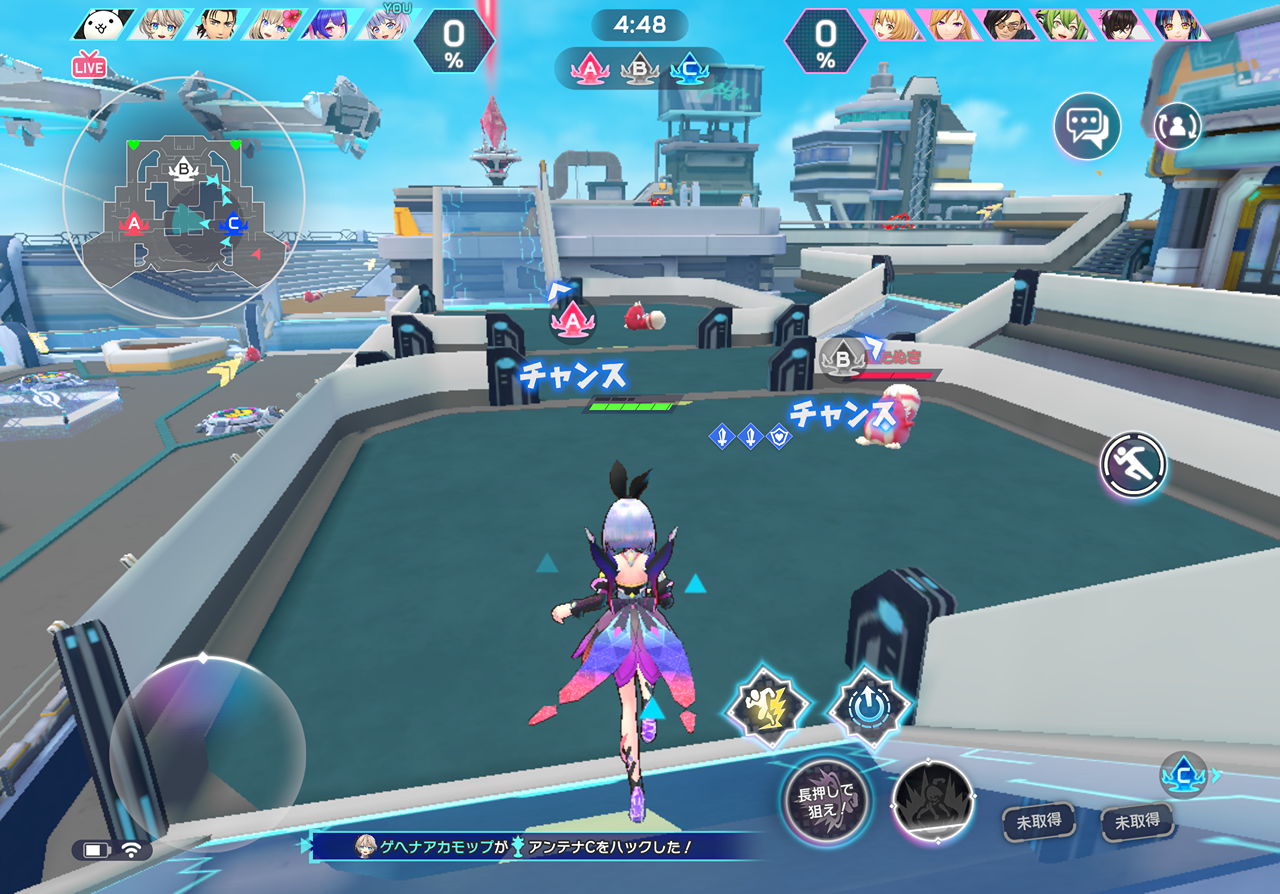Tap the 長押しで狙え attack button
Image resolution: width=1280 pixels, height=894 pixels.
(x=826, y=800)
